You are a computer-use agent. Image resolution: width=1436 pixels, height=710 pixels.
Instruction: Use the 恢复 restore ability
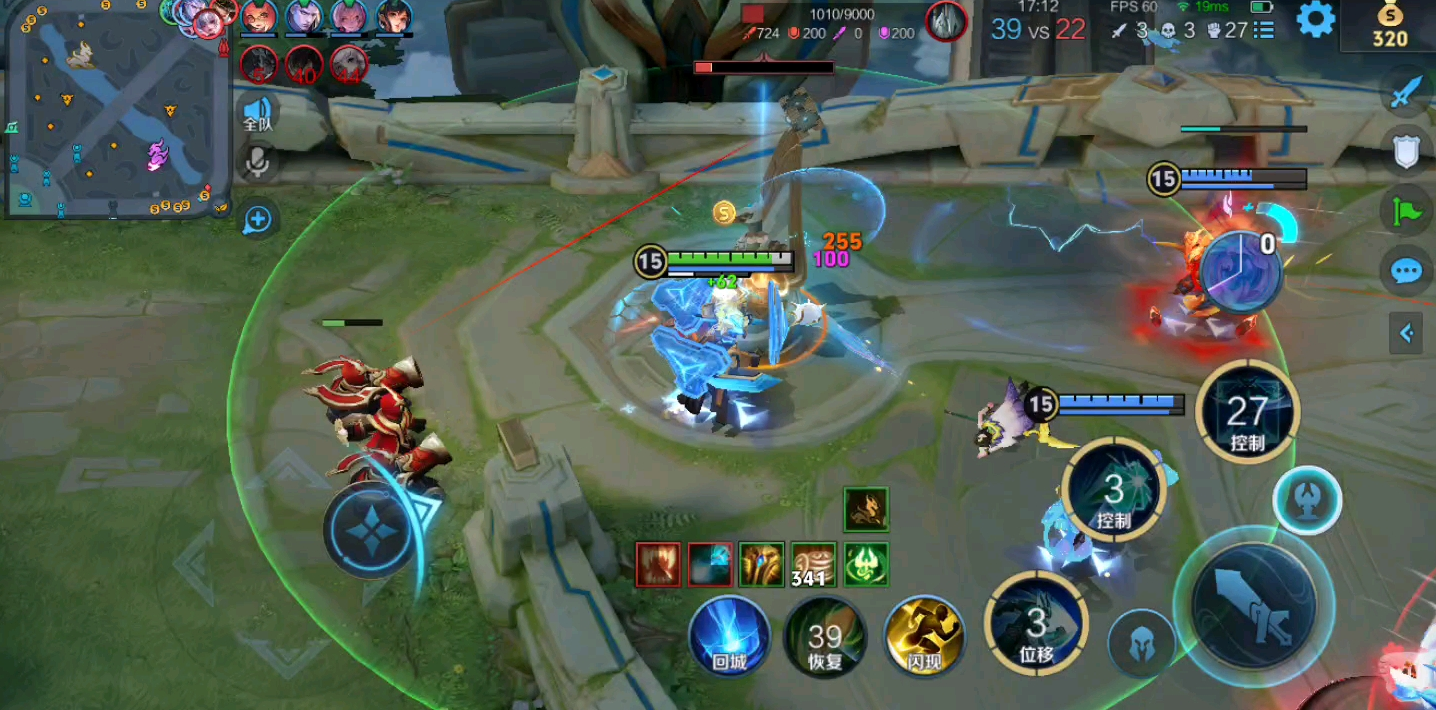click(x=825, y=636)
